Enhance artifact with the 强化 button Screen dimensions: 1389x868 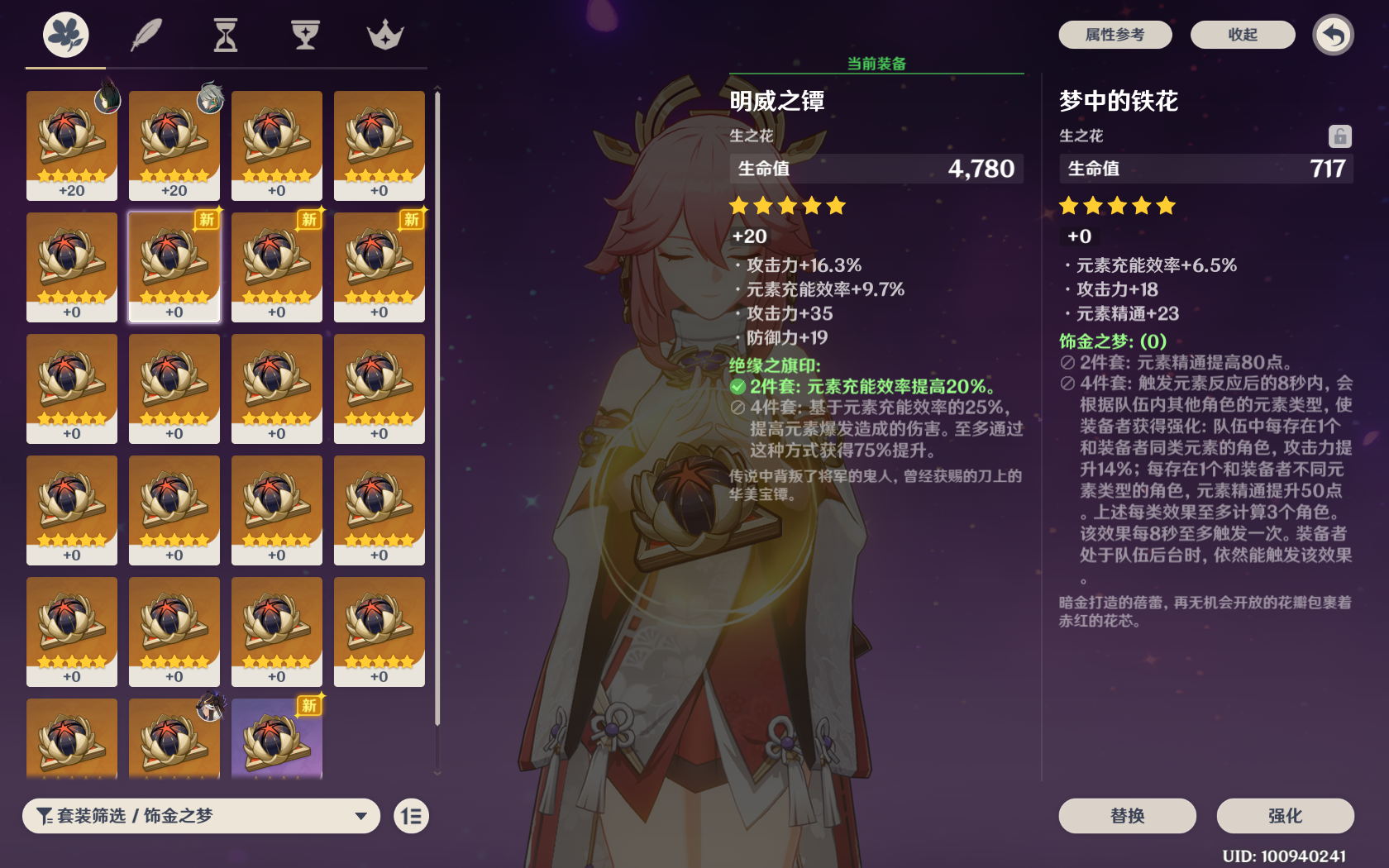pyautogui.click(x=1285, y=816)
